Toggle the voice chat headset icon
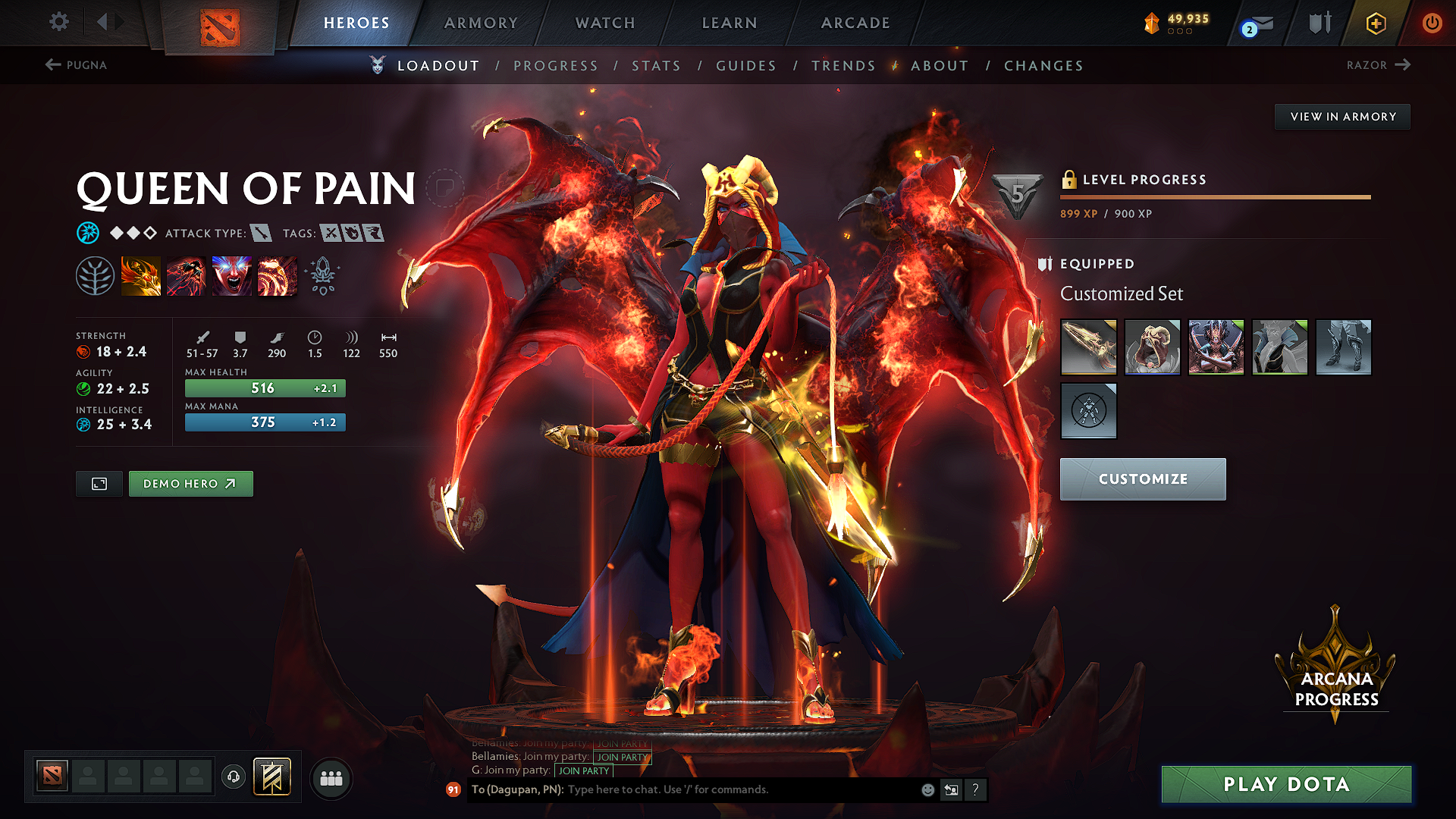 233,776
